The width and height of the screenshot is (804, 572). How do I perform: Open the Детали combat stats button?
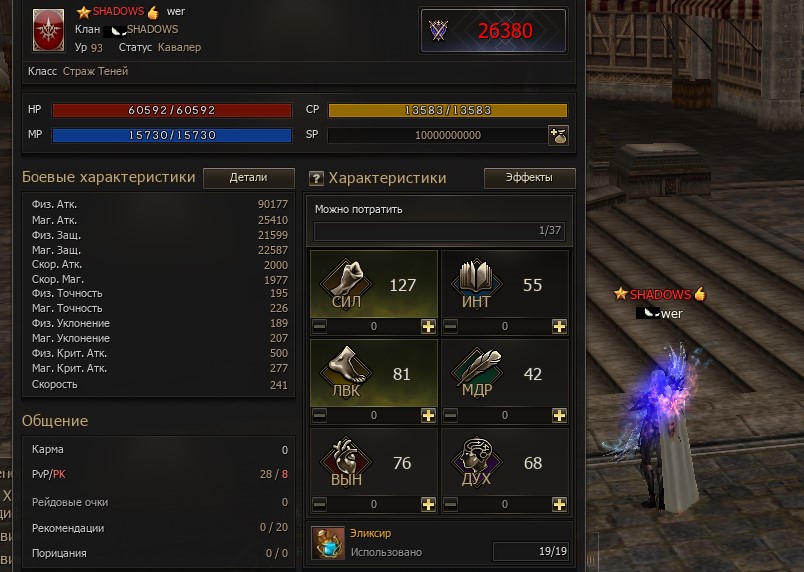point(248,178)
